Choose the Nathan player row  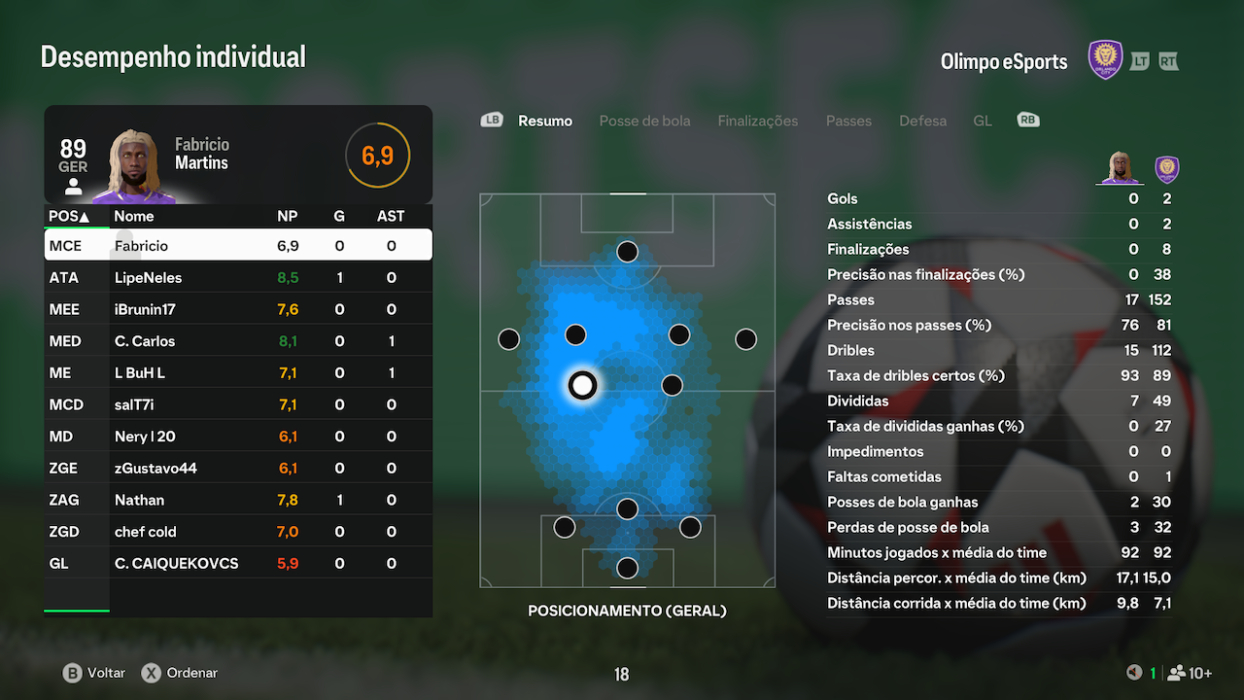tap(238, 500)
